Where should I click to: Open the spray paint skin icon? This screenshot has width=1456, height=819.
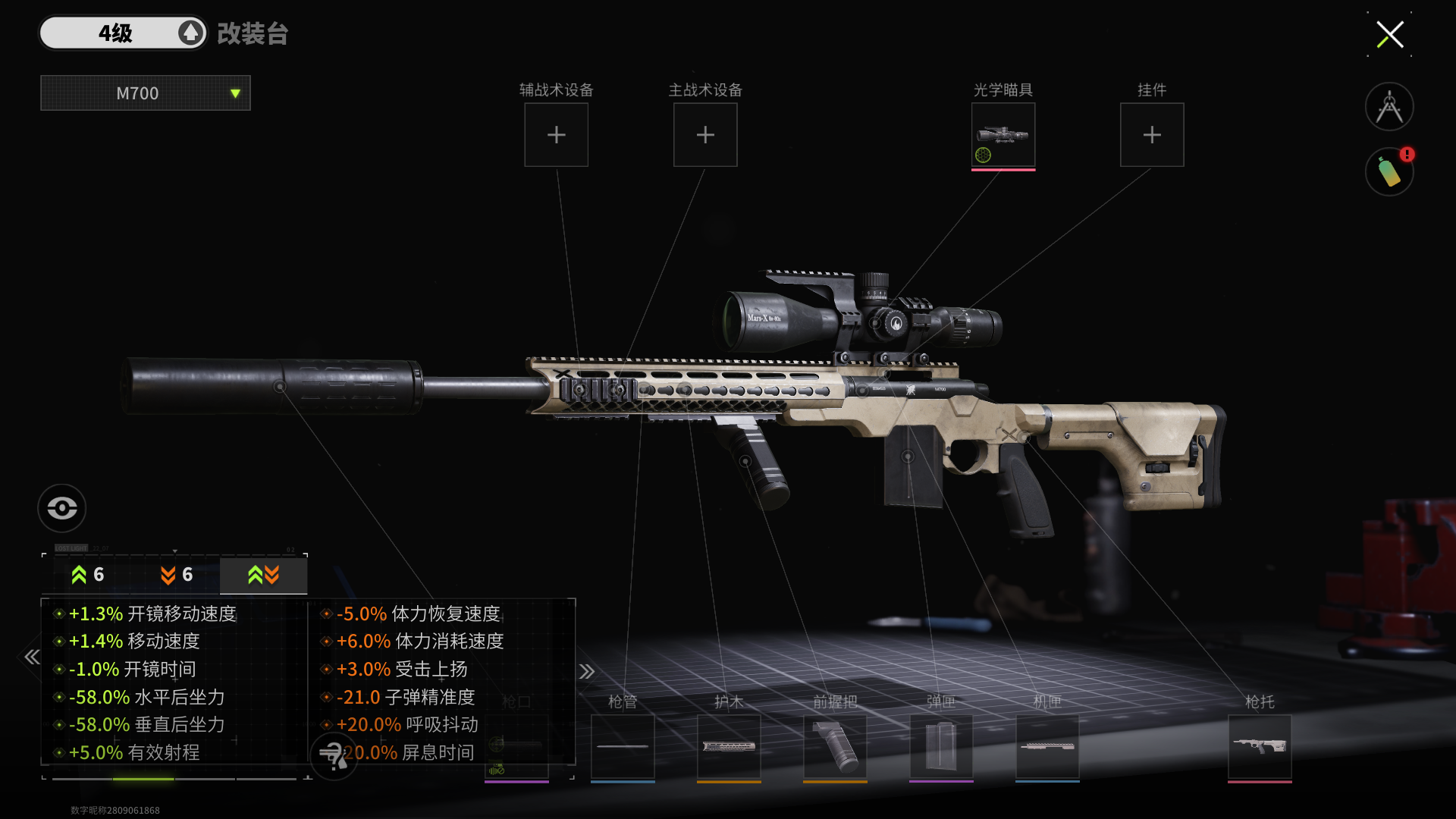click(x=1389, y=172)
